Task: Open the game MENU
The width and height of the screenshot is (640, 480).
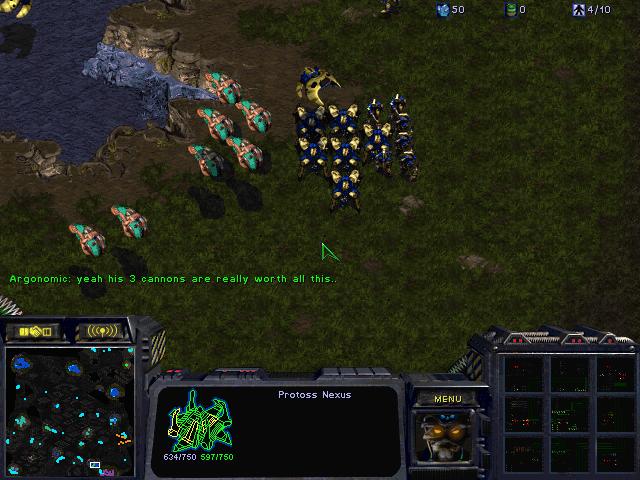Action: coord(448,399)
